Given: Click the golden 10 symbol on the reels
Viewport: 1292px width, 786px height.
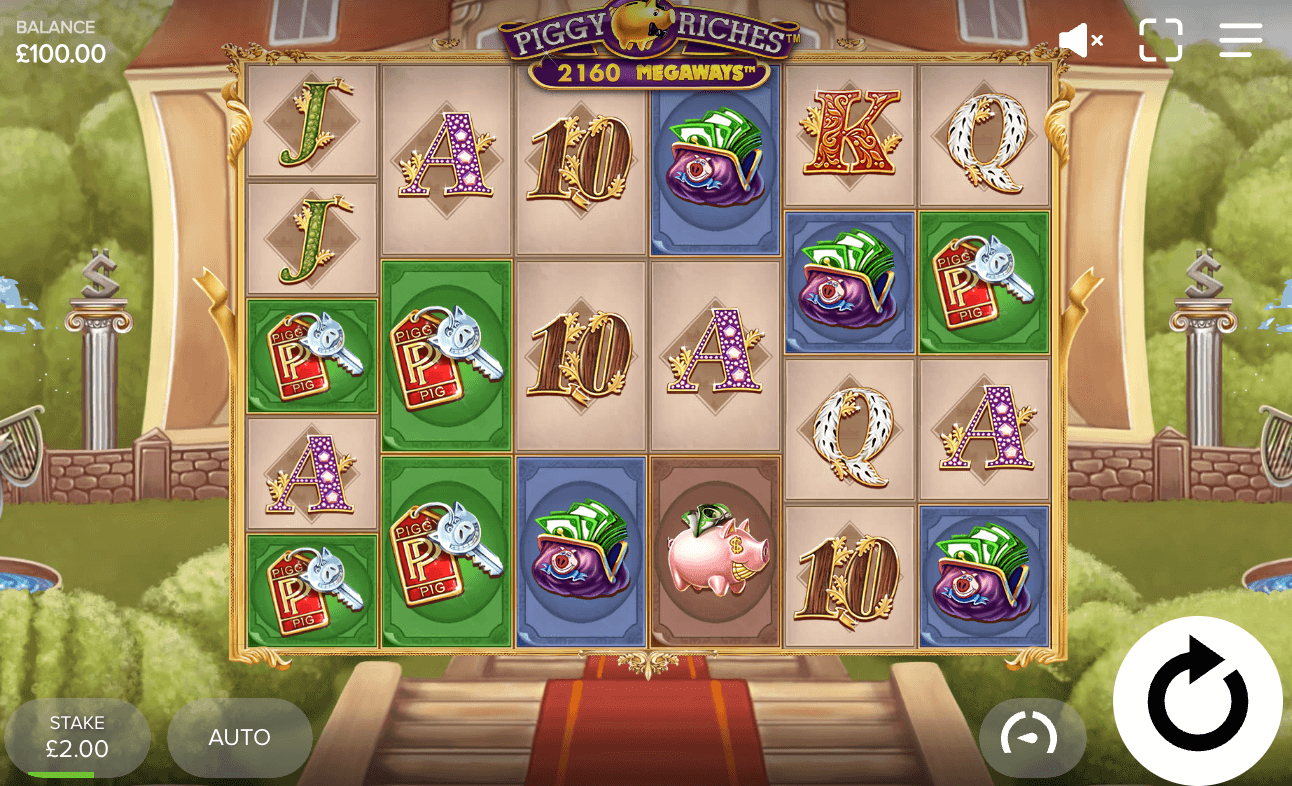Looking at the screenshot, I should 580,160.
